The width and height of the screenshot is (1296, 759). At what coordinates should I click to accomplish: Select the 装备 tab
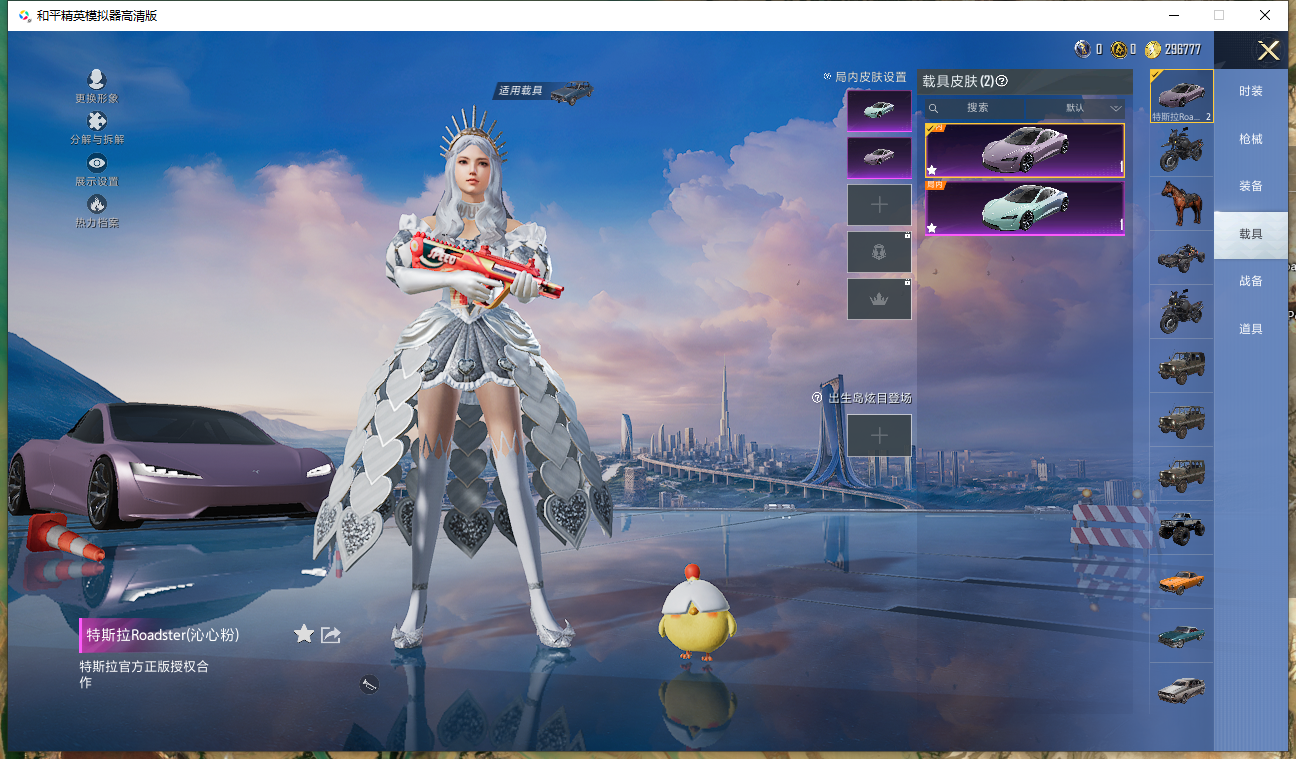(x=1250, y=186)
